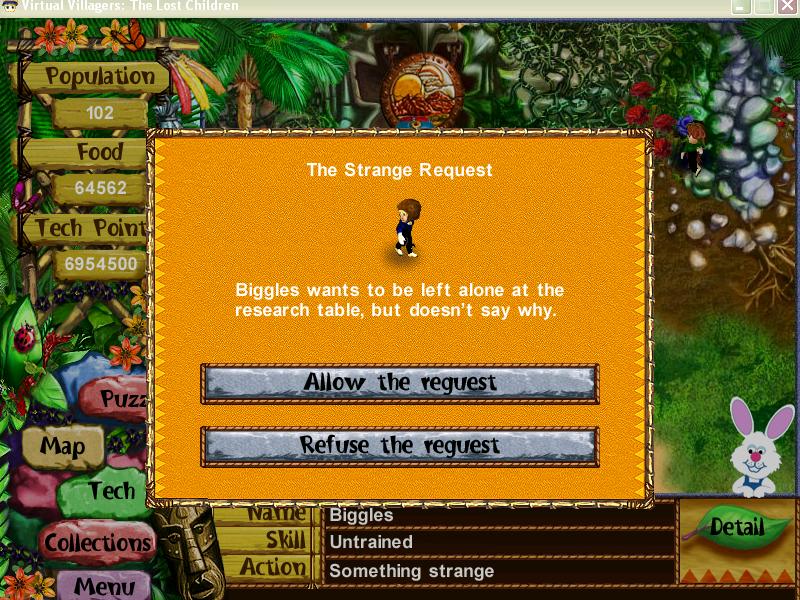Open the Map screen

pos(62,447)
